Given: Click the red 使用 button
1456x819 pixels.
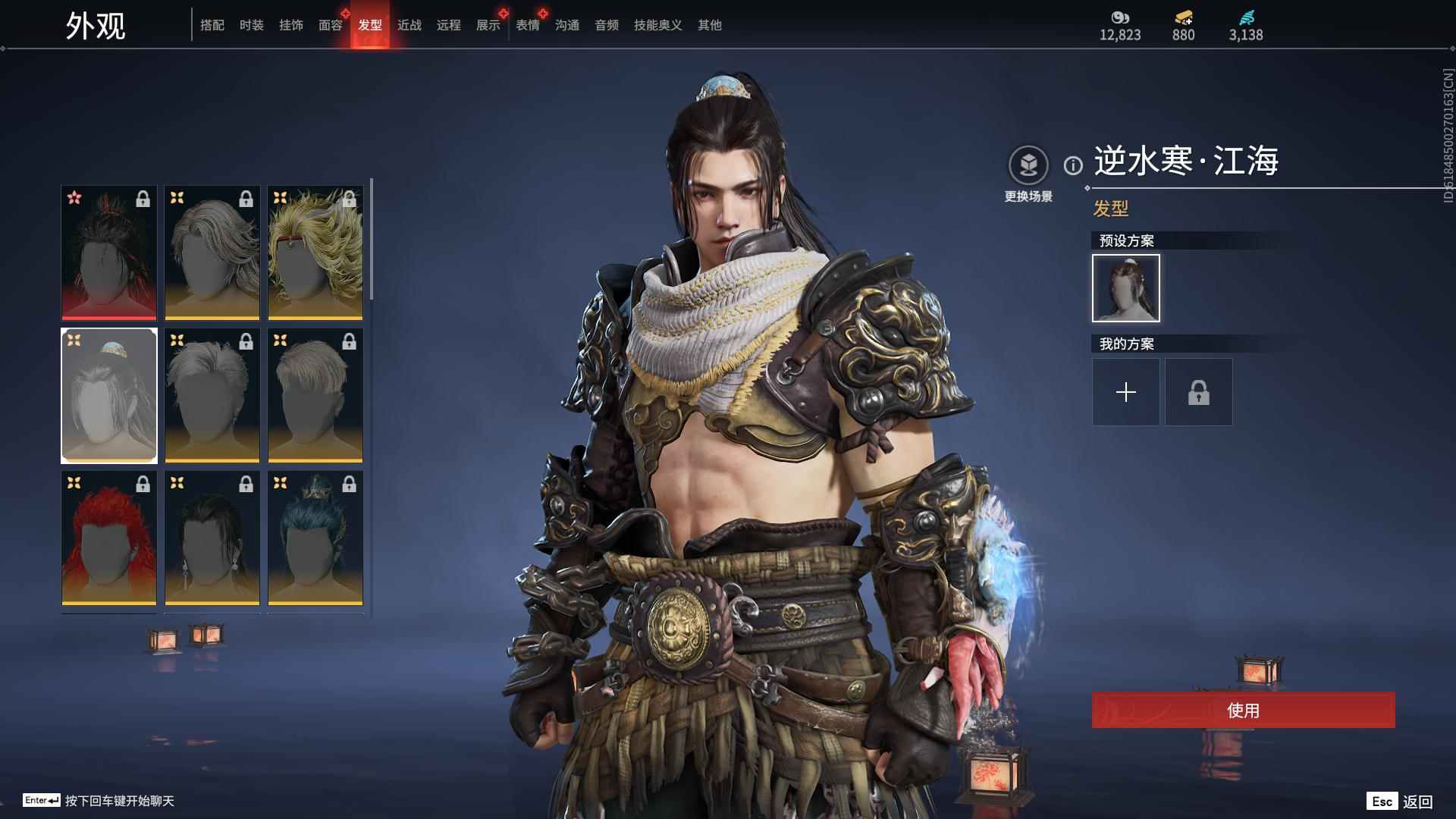Looking at the screenshot, I should pos(1243,710).
